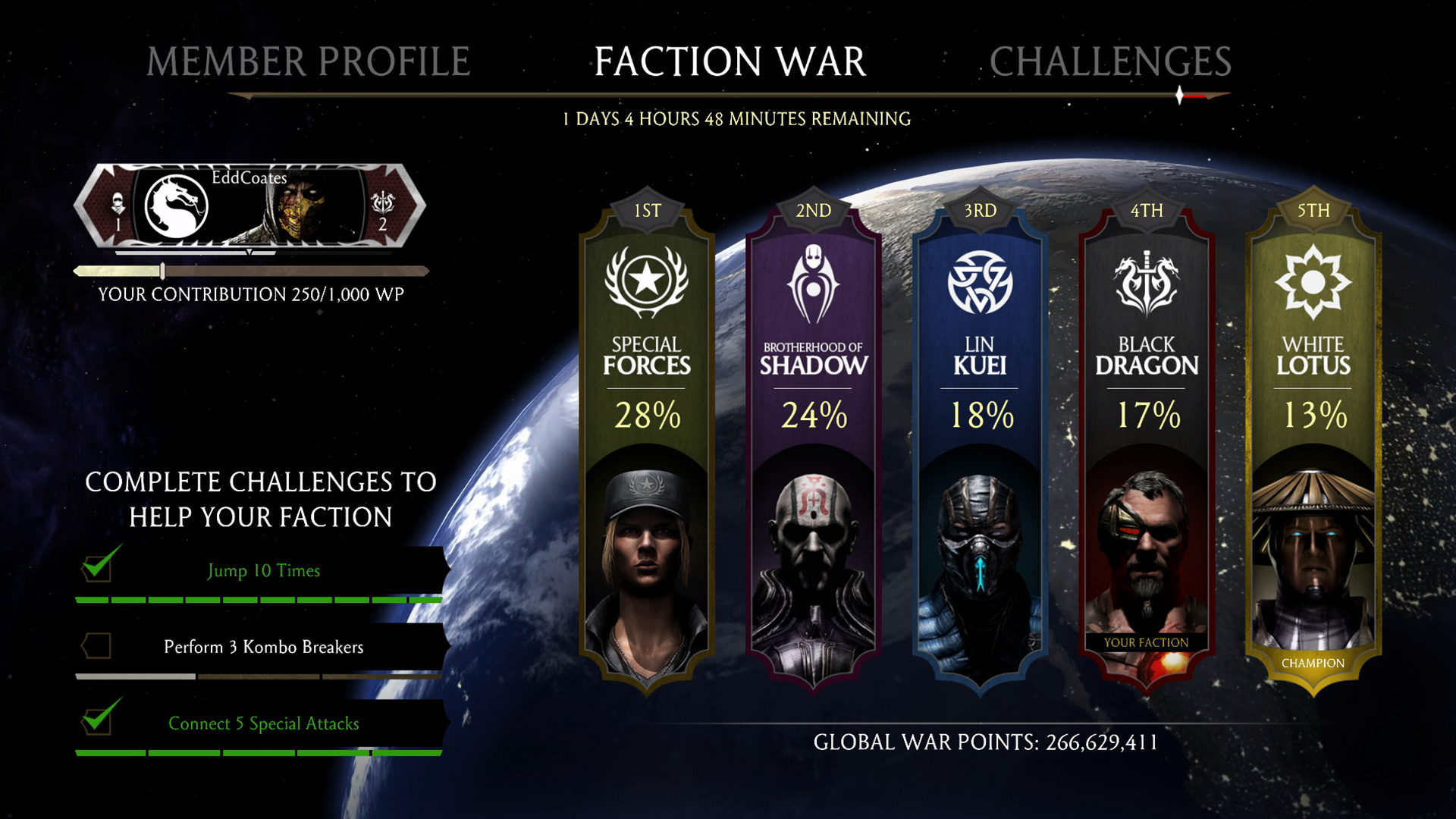Switch to the Member Profile tab
This screenshot has width=1456, height=819.
point(308,61)
